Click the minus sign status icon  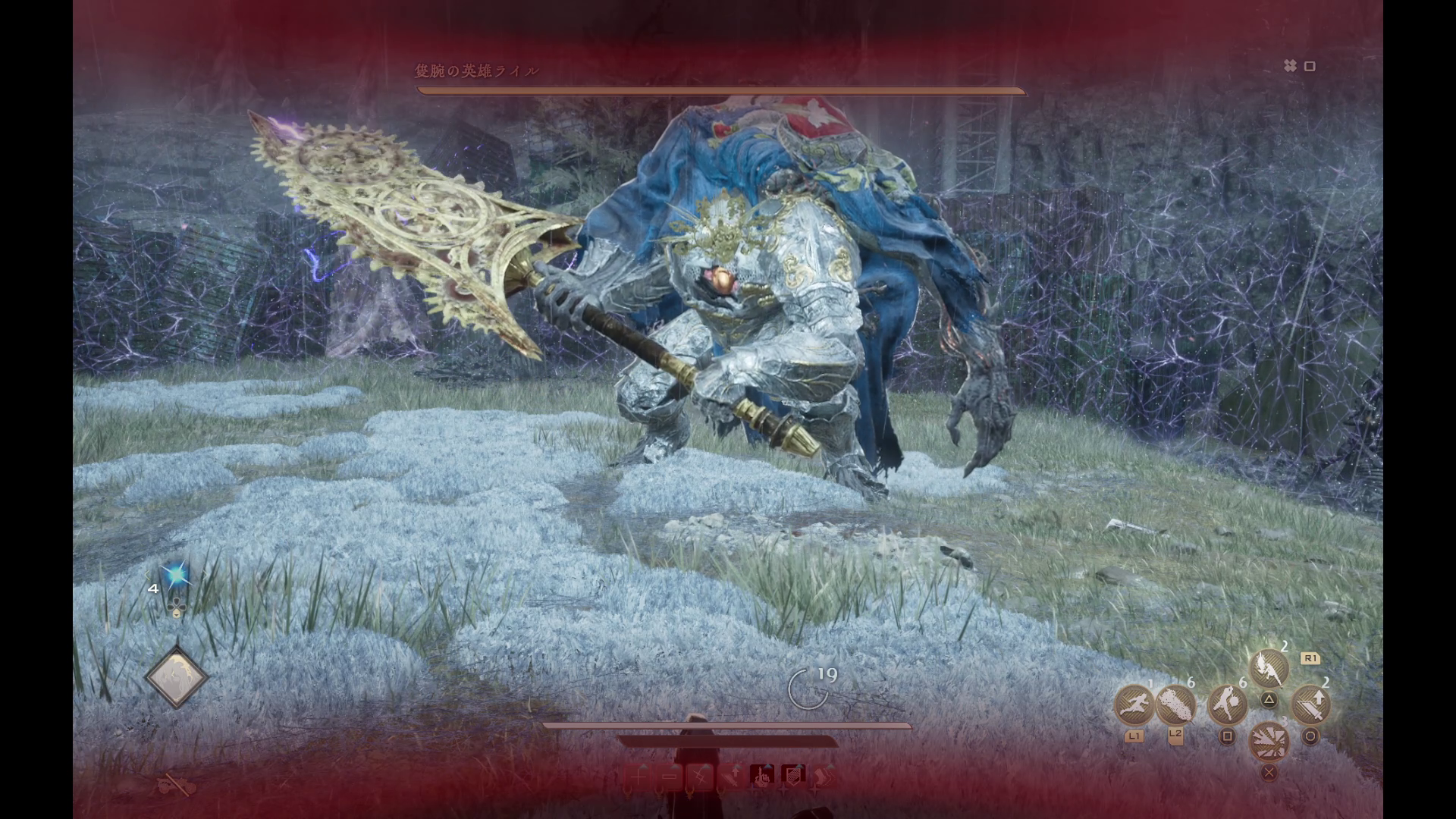(670, 776)
